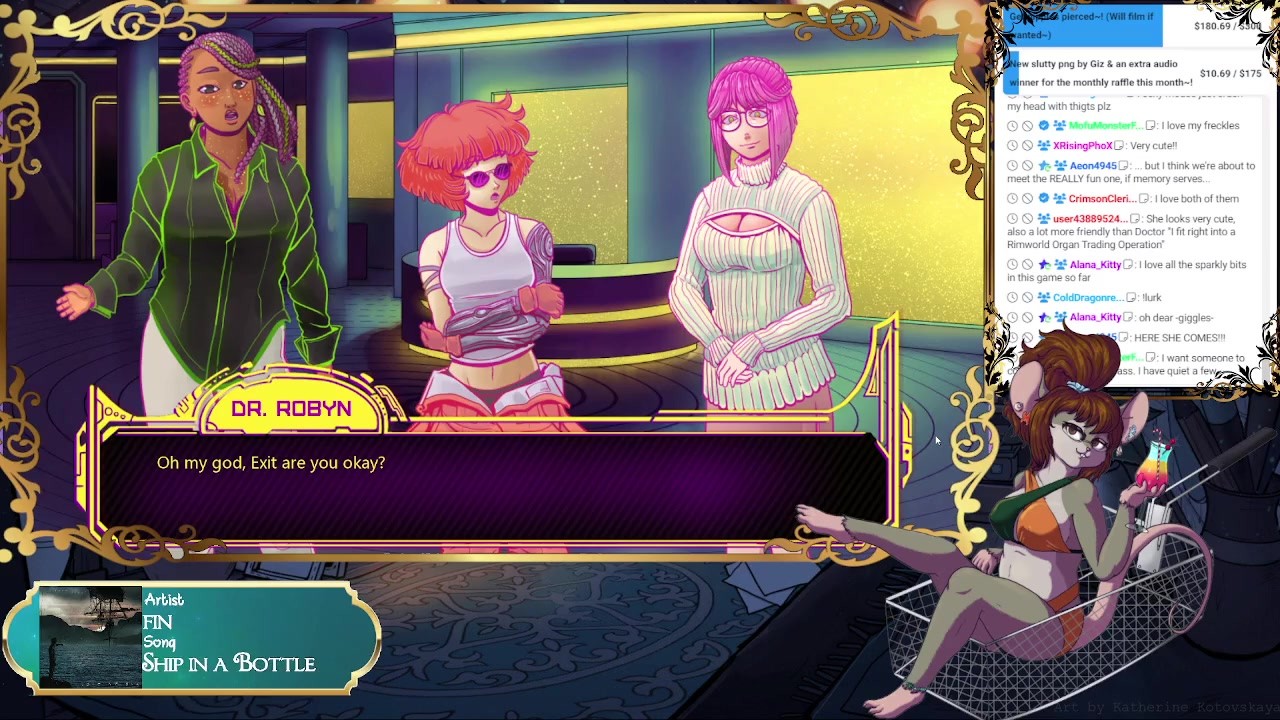The width and height of the screenshot is (1280, 720).
Task: Open XRisingPhoX's chat username
Action: (1082, 146)
